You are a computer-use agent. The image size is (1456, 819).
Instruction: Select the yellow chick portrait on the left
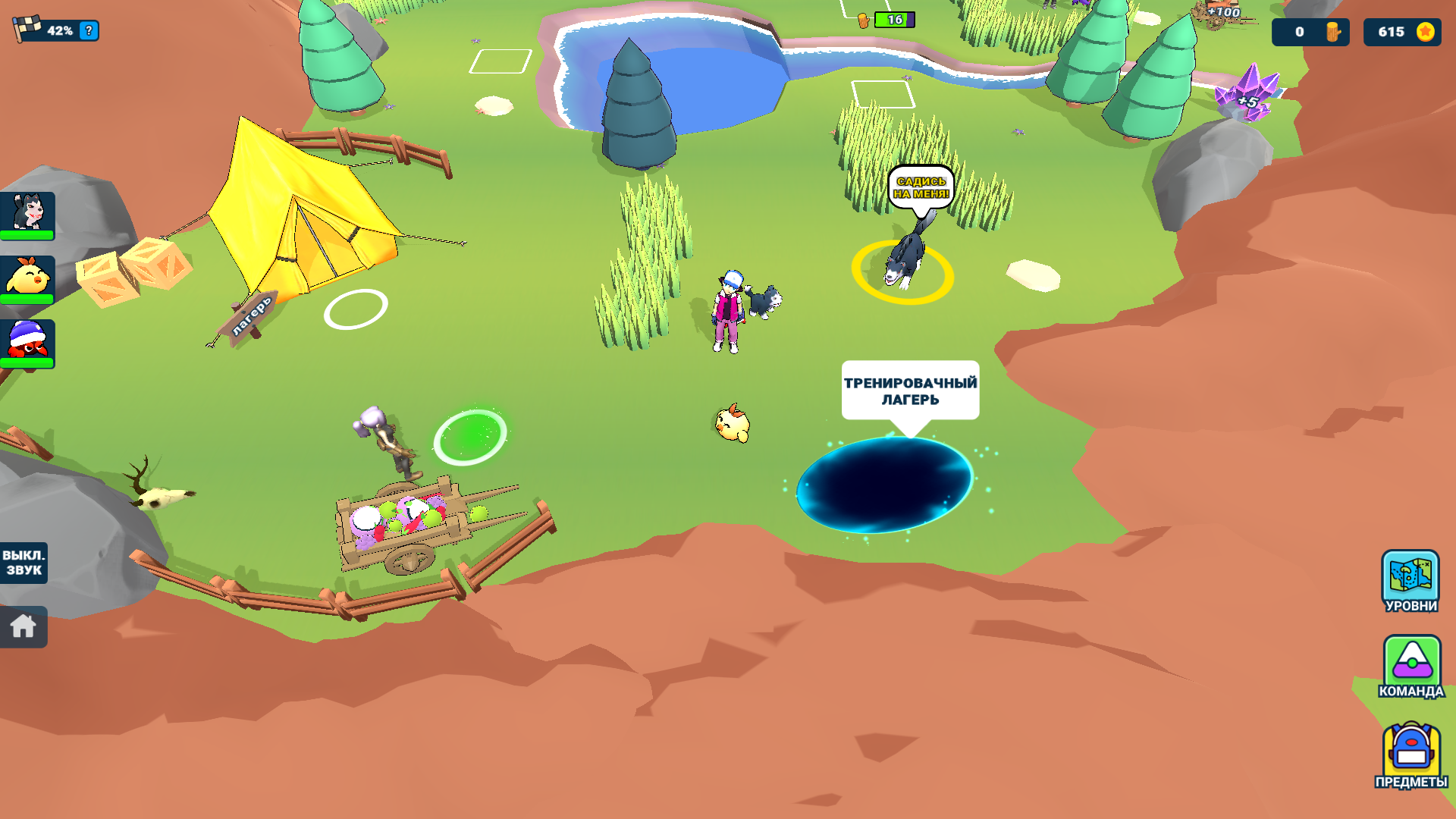coord(29,280)
